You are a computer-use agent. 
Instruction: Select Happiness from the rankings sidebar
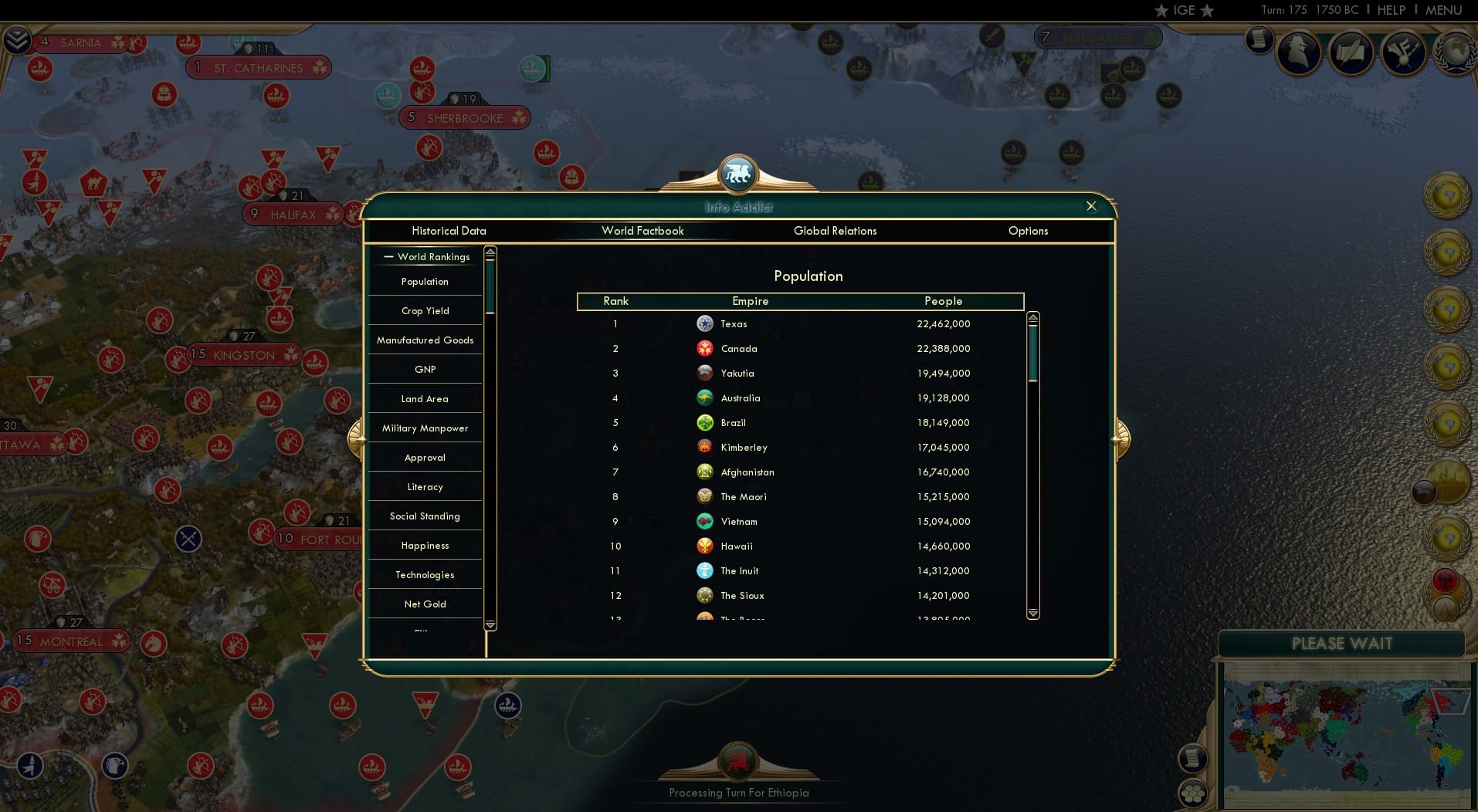click(x=424, y=545)
